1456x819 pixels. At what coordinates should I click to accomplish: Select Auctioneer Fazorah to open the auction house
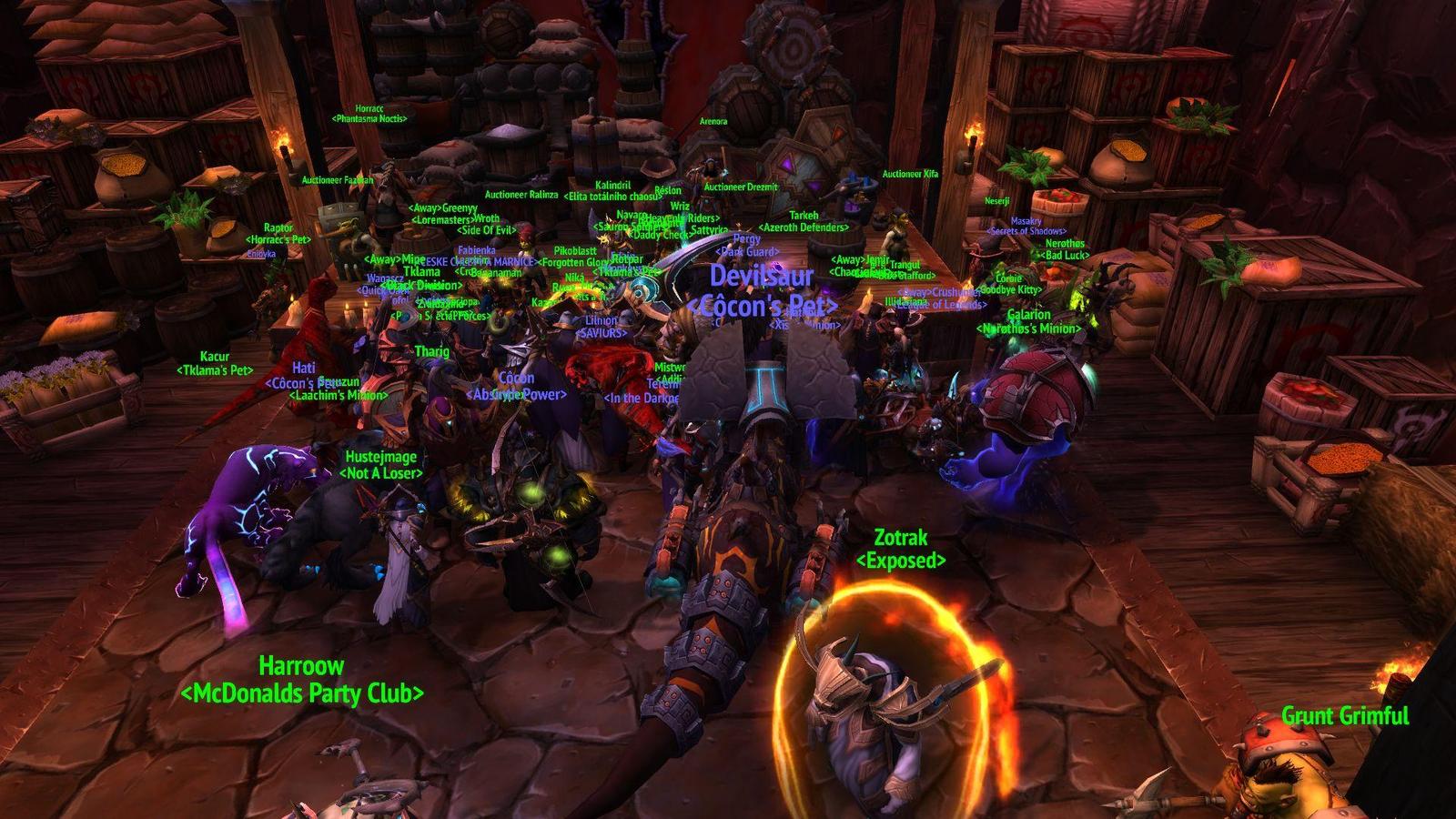[337, 180]
